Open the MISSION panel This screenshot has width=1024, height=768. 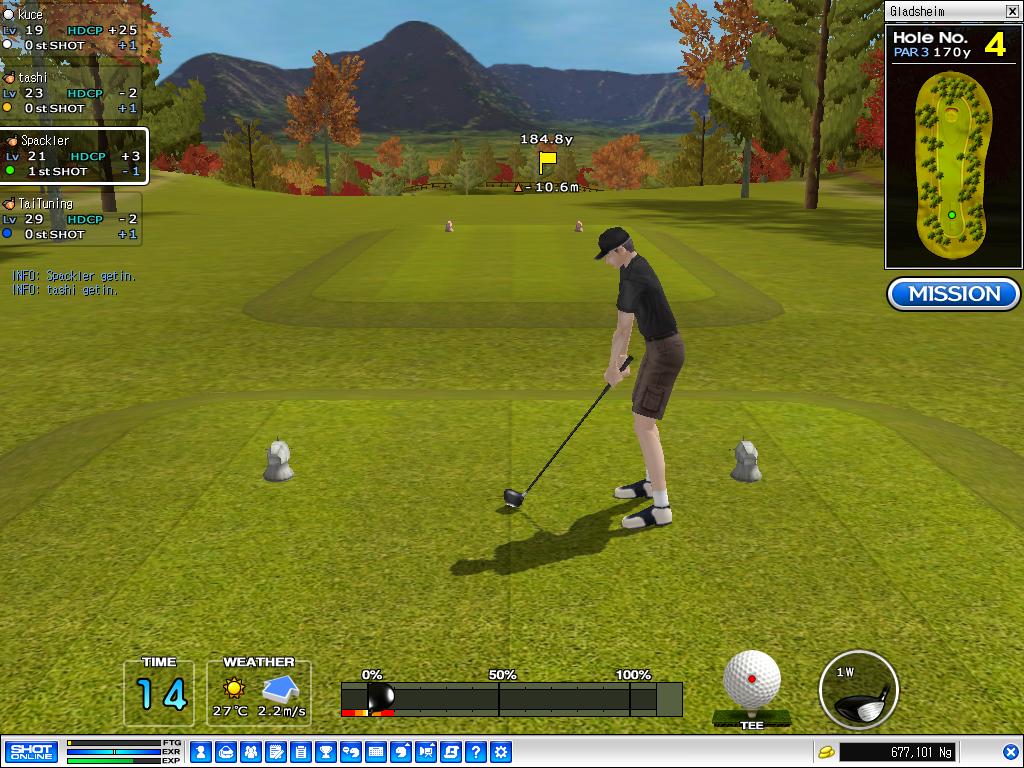(x=953, y=294)
